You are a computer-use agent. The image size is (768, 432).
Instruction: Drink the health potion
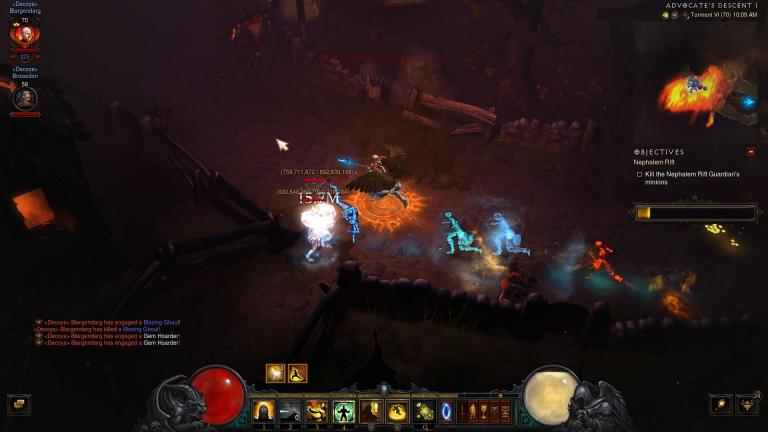[424, 411]
